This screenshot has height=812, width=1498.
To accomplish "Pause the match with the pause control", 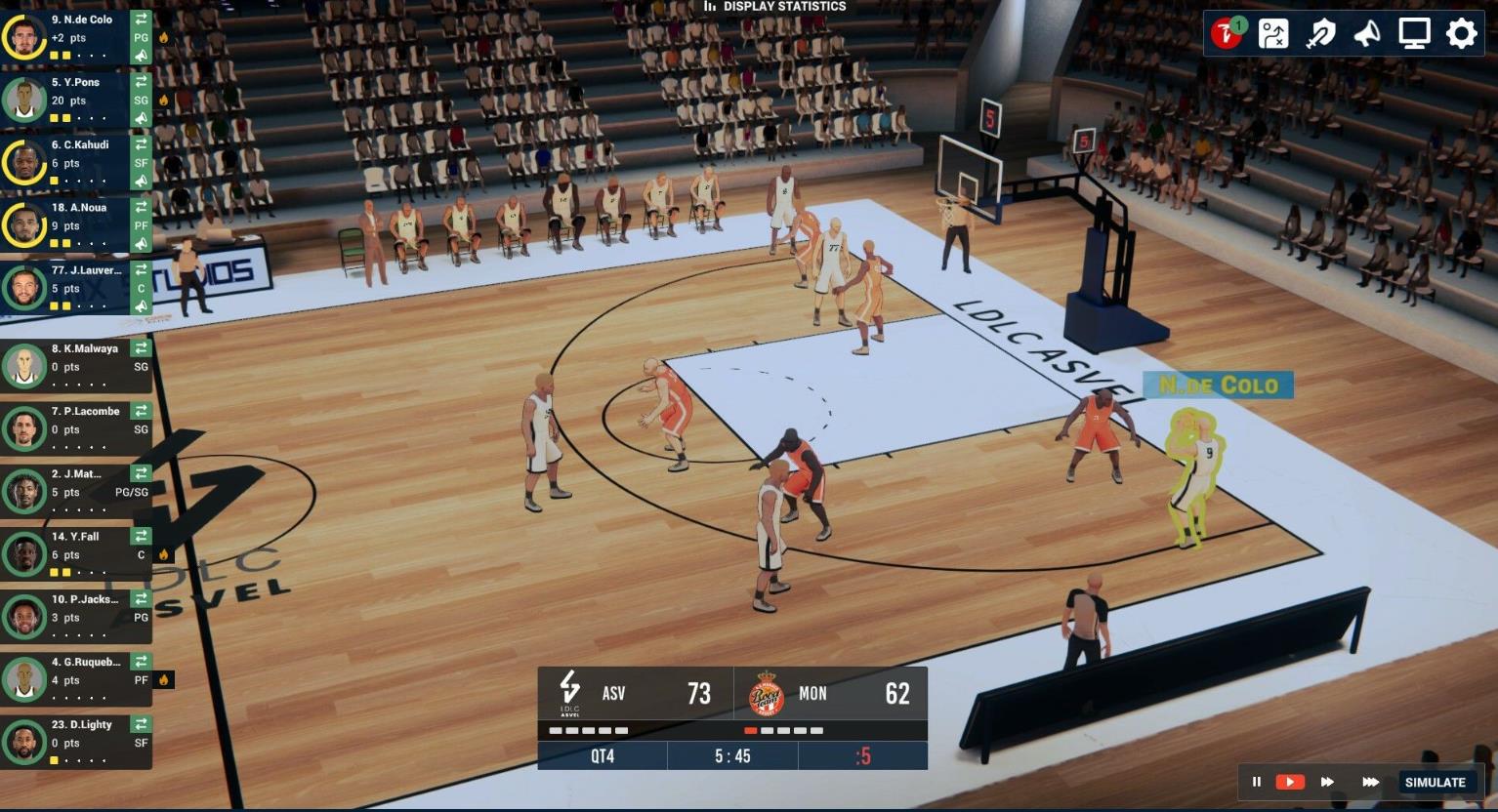I will (1257, 782).
